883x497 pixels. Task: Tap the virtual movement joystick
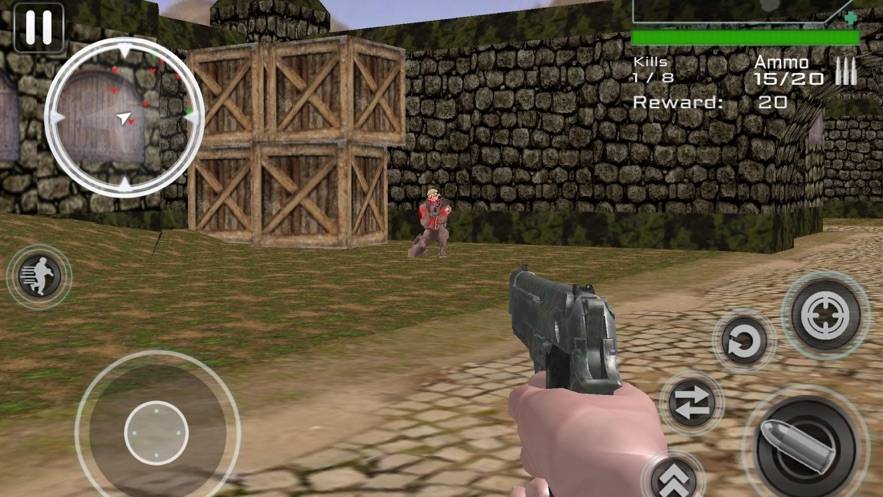pos(156,432)
